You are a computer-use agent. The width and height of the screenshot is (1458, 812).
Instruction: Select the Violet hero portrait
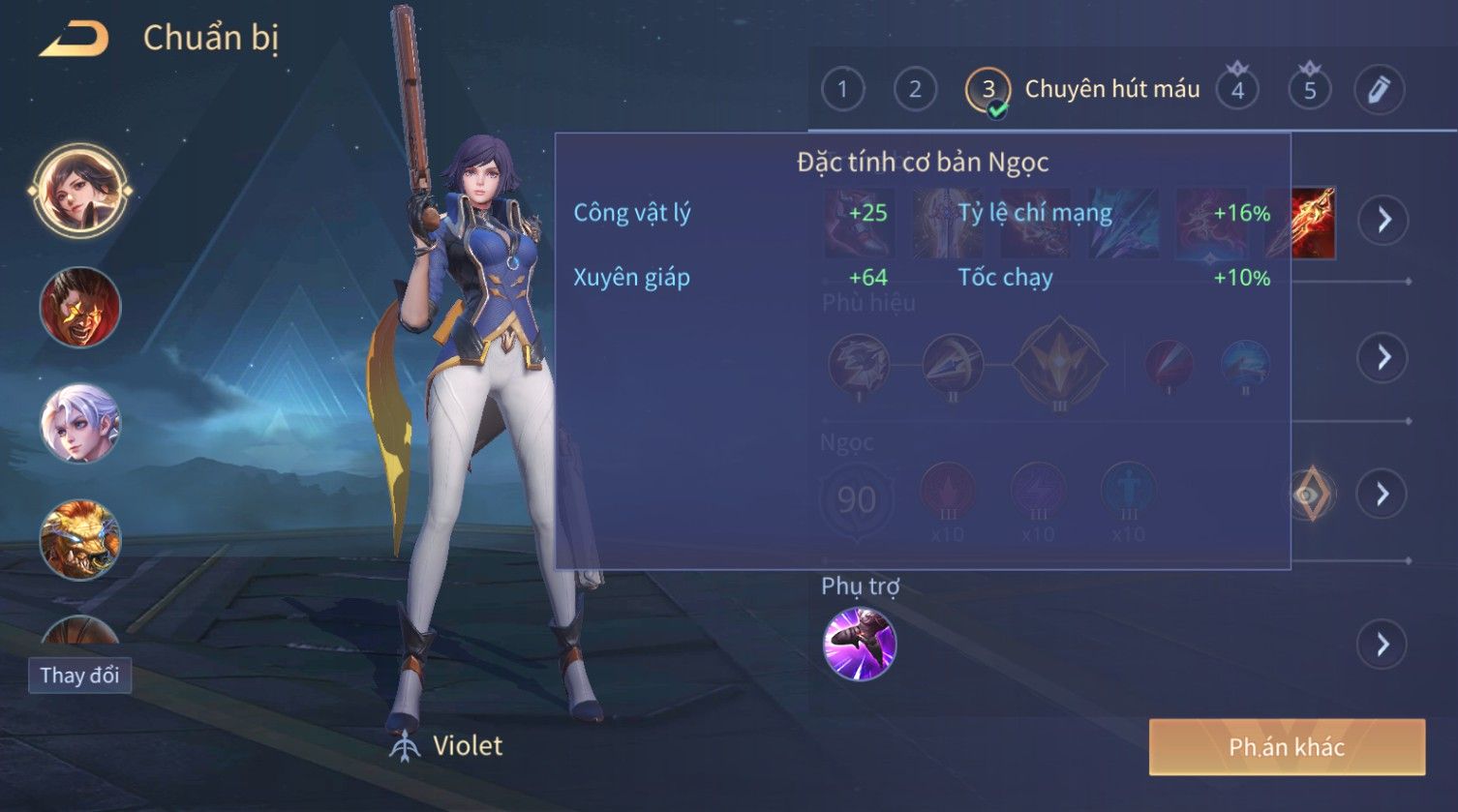click(79, 191)
